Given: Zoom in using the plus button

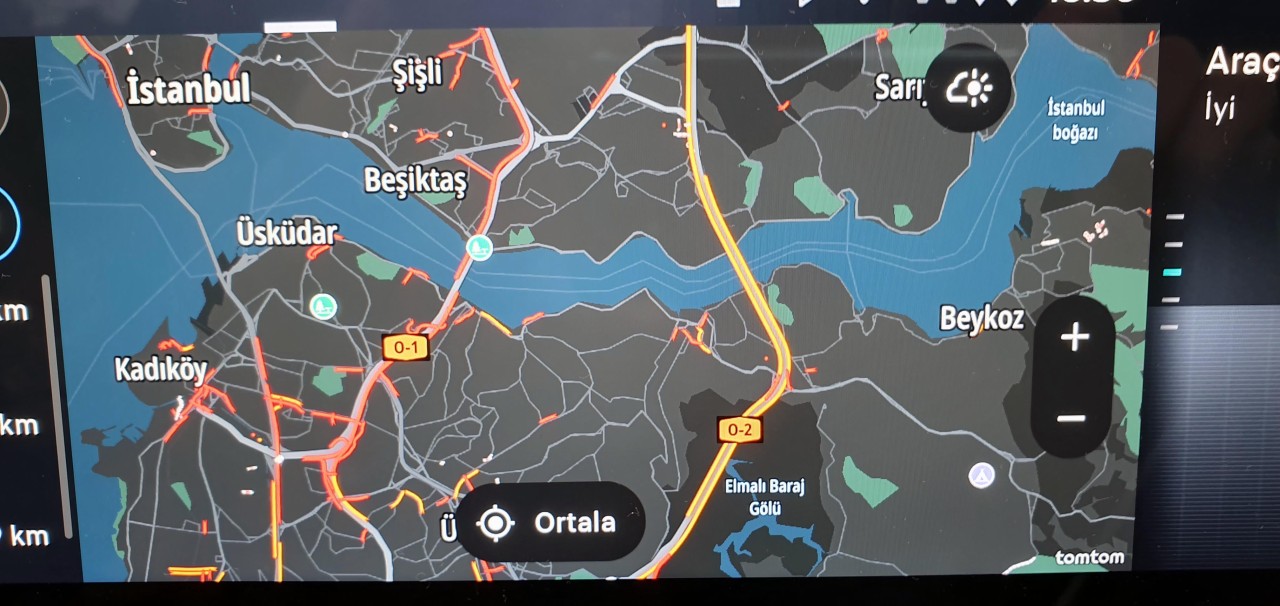Looking at the screenshot, I should (1074, 337).
